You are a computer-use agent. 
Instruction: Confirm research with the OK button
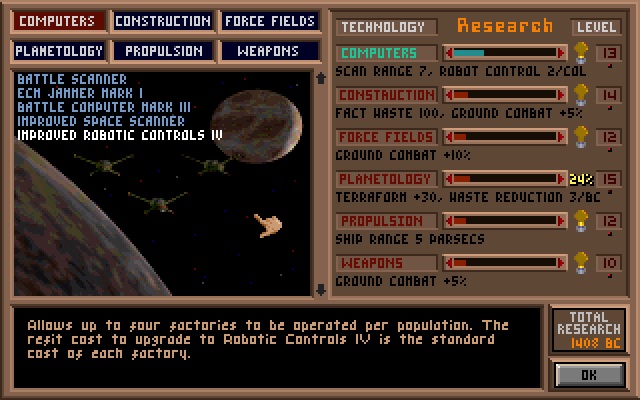pos(589,375)
